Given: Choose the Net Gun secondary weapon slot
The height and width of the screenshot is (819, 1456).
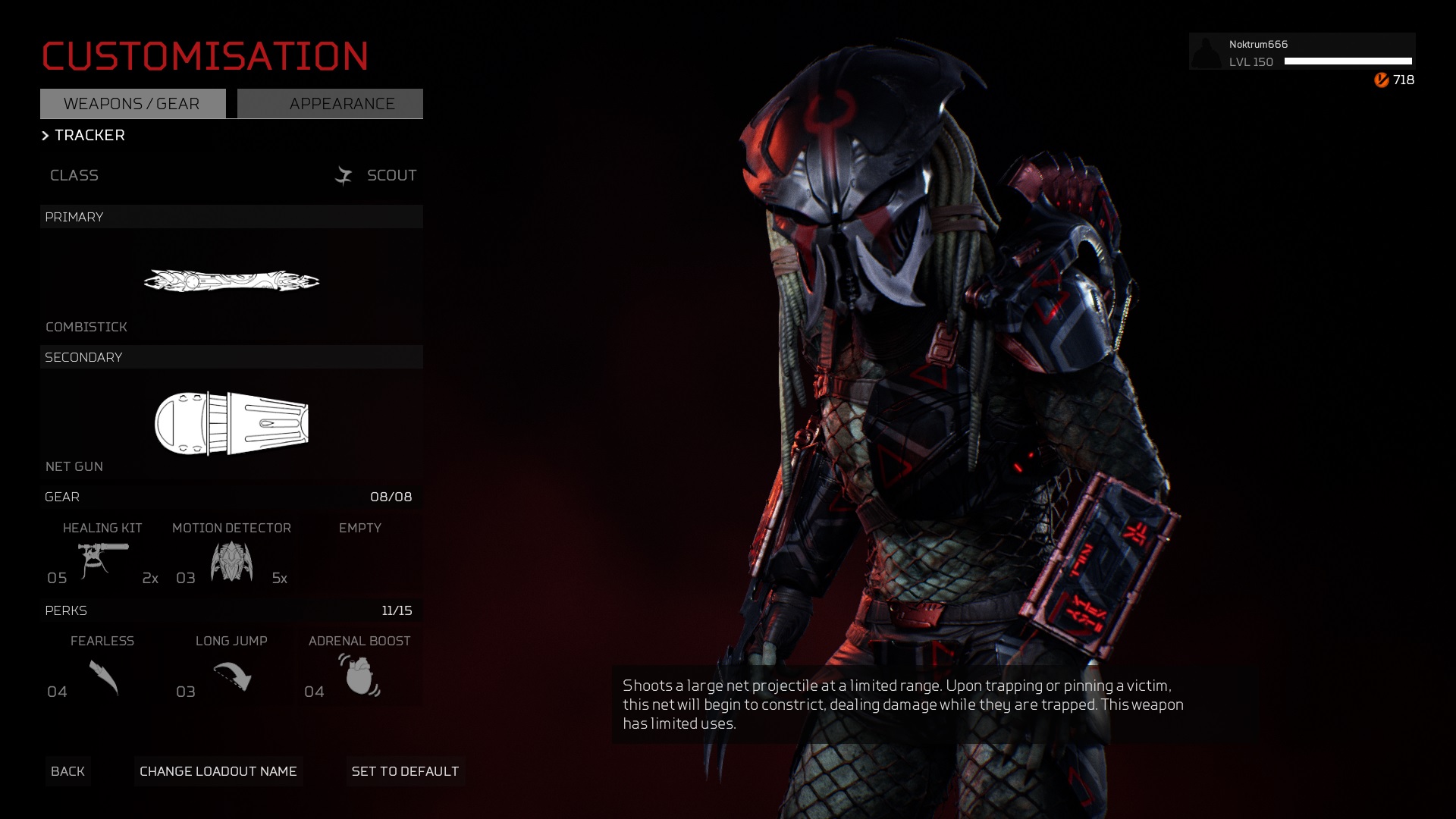Looking at the screenshot, I should click(x=231, y=423).
